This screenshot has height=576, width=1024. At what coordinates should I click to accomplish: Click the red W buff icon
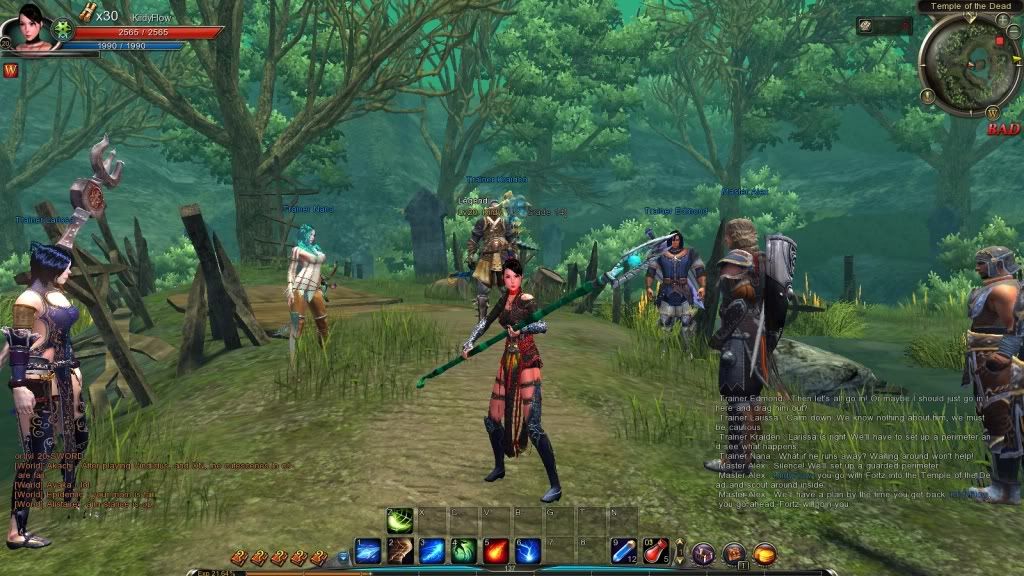[11, 70]
